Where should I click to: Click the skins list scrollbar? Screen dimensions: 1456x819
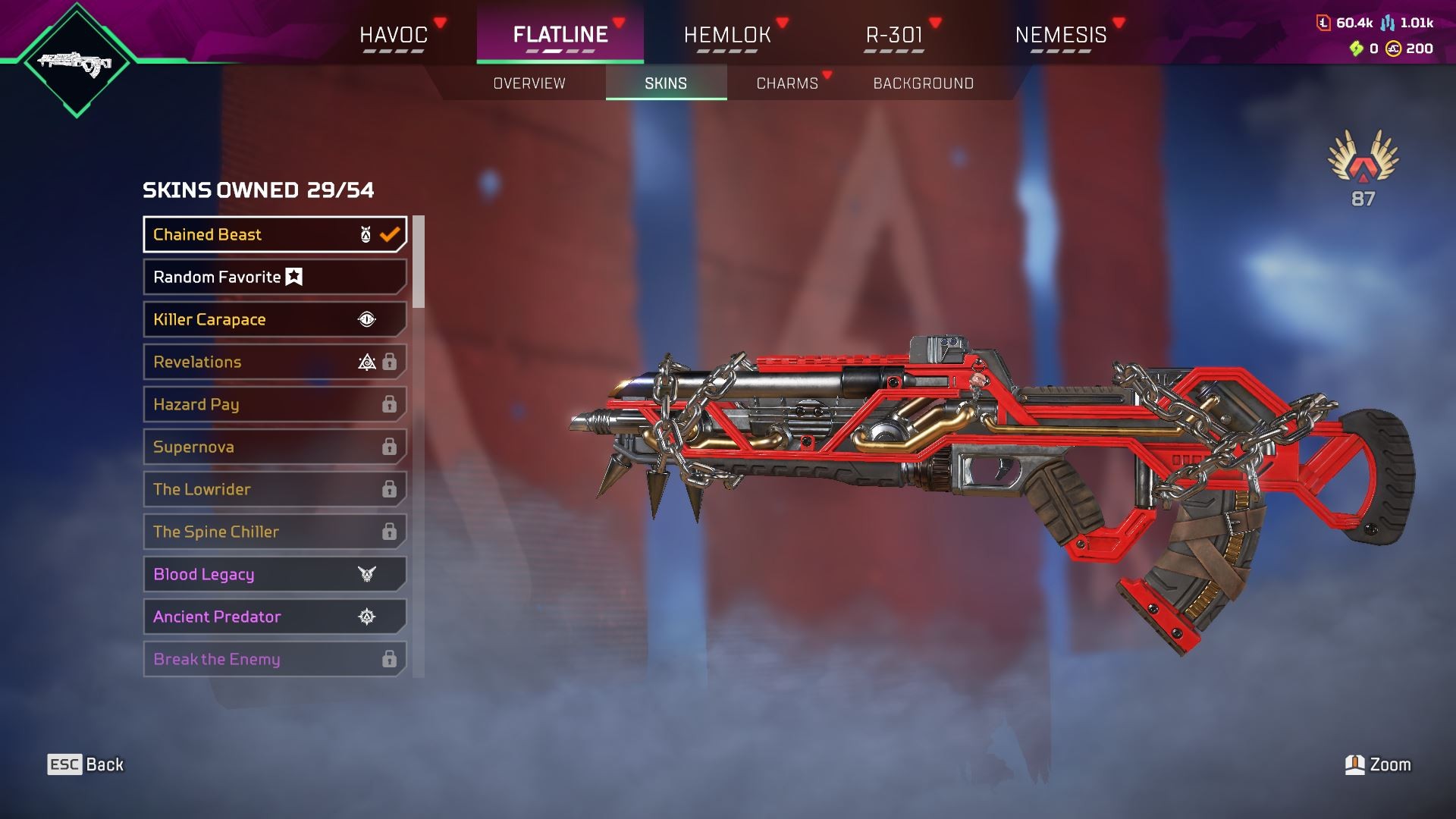click(419, 262)
